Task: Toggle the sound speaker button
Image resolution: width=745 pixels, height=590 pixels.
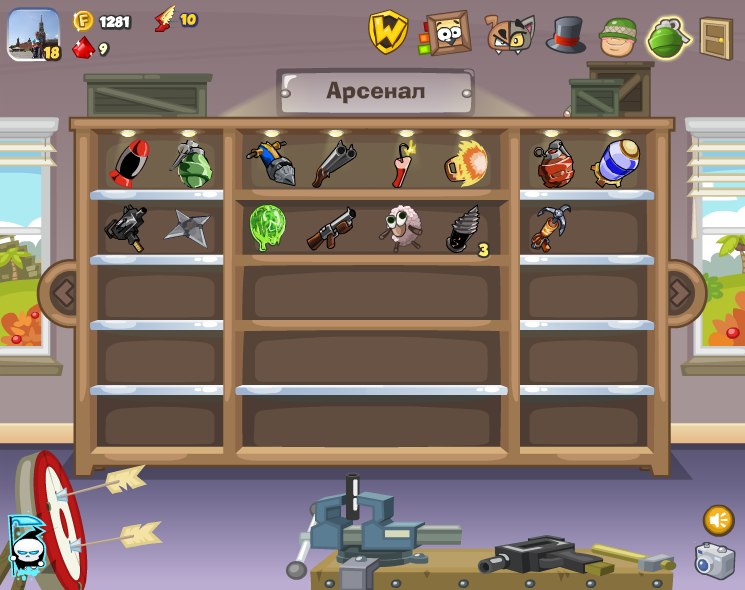Action: click(x=717, y=520)
